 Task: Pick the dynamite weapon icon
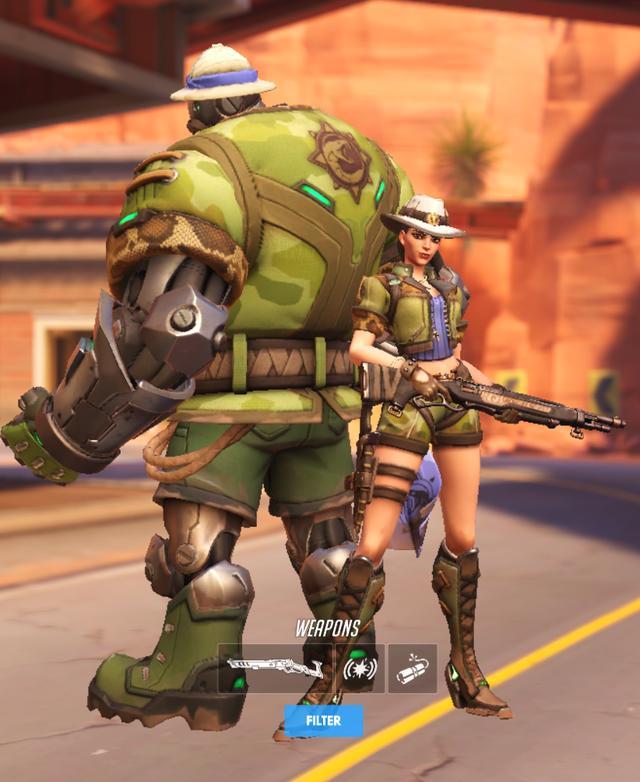click(x=411, y=668)
